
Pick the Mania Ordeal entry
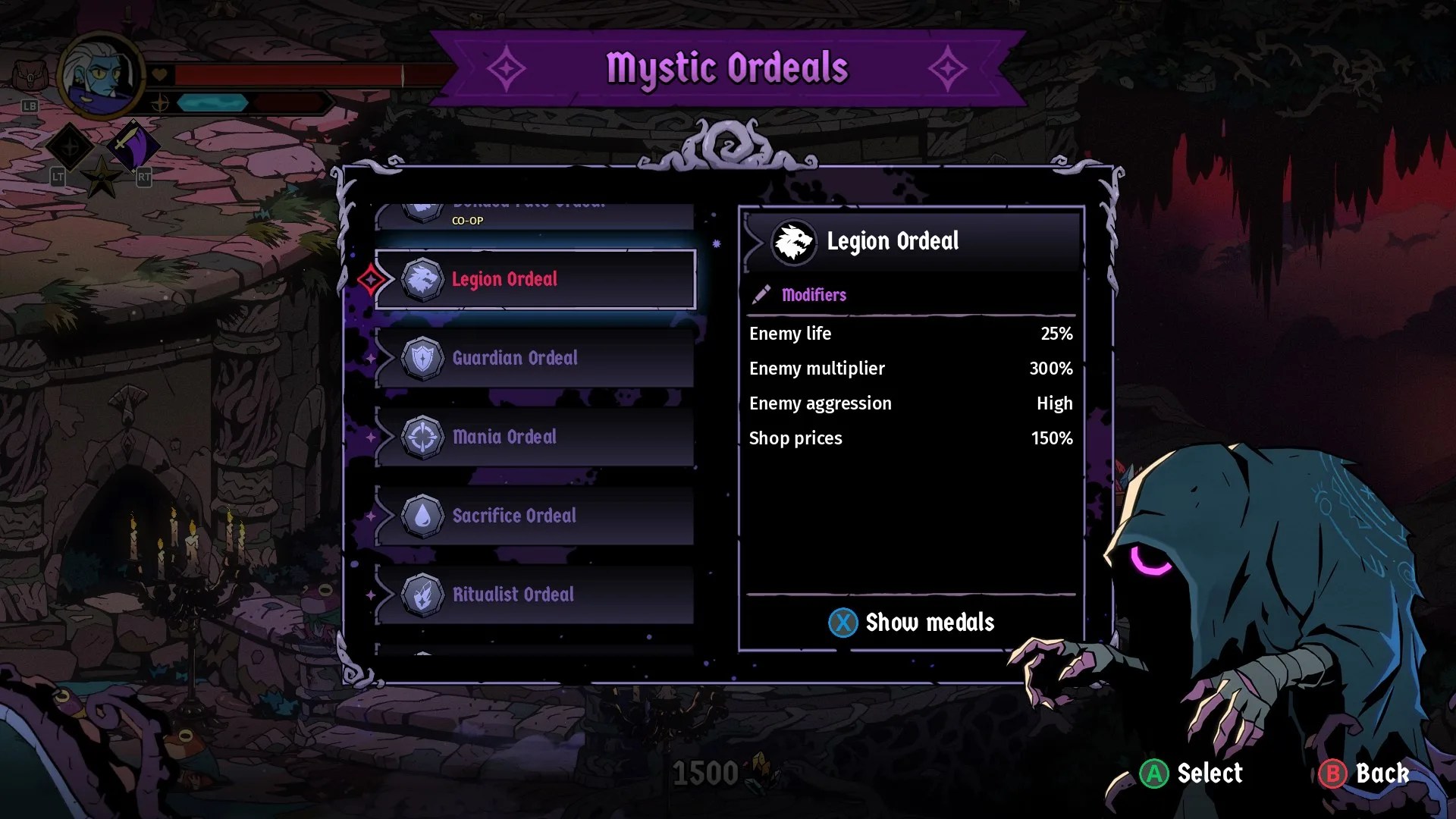click(535, 438)
